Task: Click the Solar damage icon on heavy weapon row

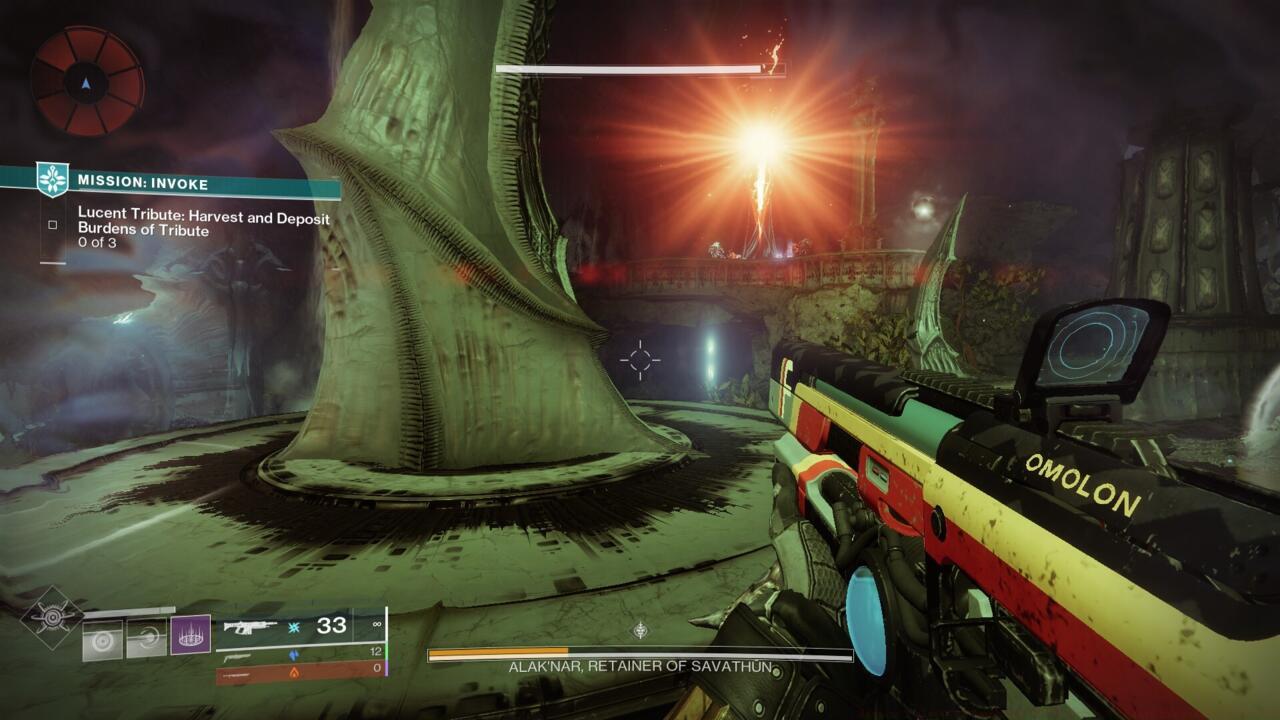Action: (294, 673)
